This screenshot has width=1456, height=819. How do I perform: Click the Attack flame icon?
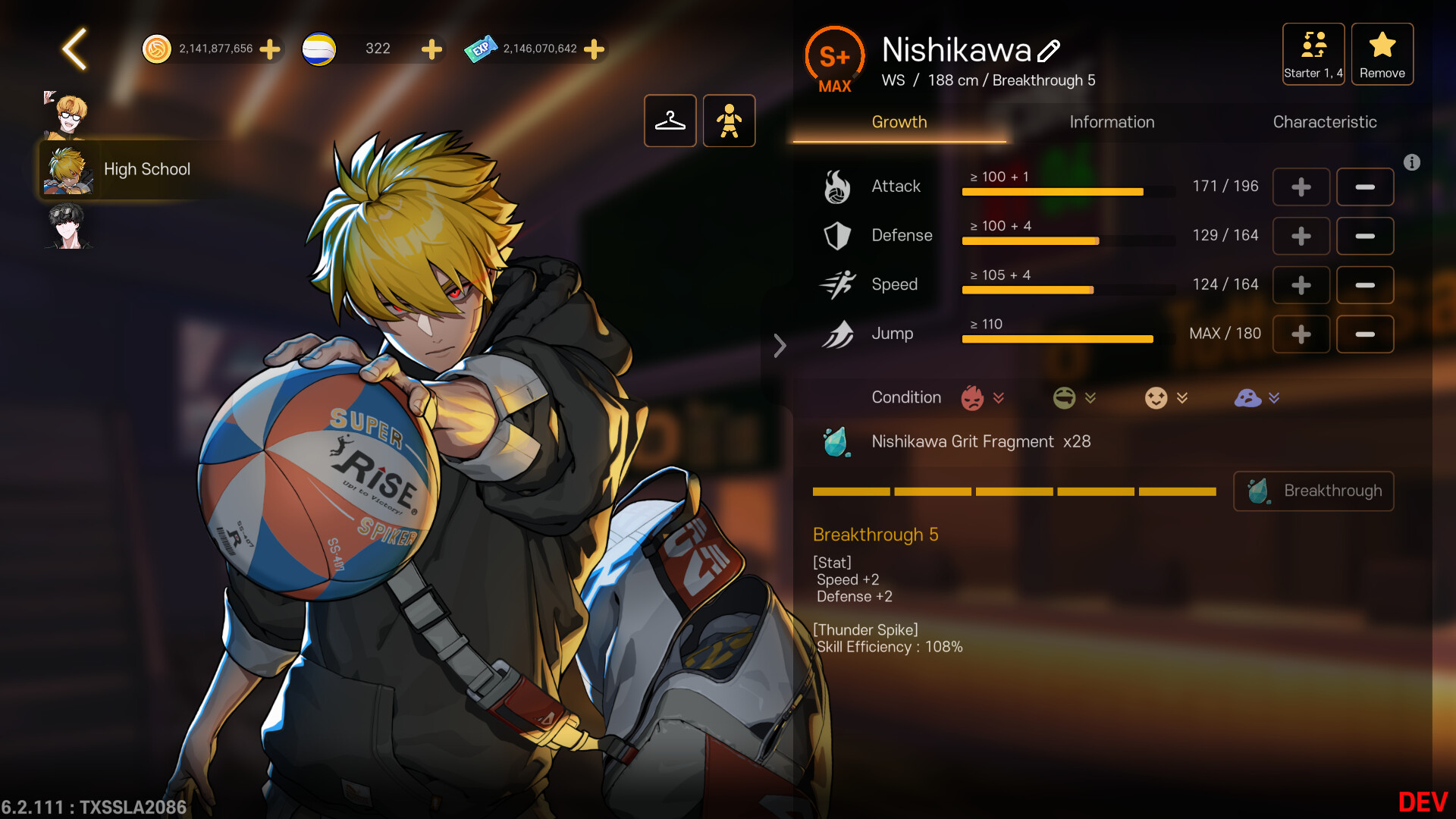pyautogui.click(x=836, y=187)
